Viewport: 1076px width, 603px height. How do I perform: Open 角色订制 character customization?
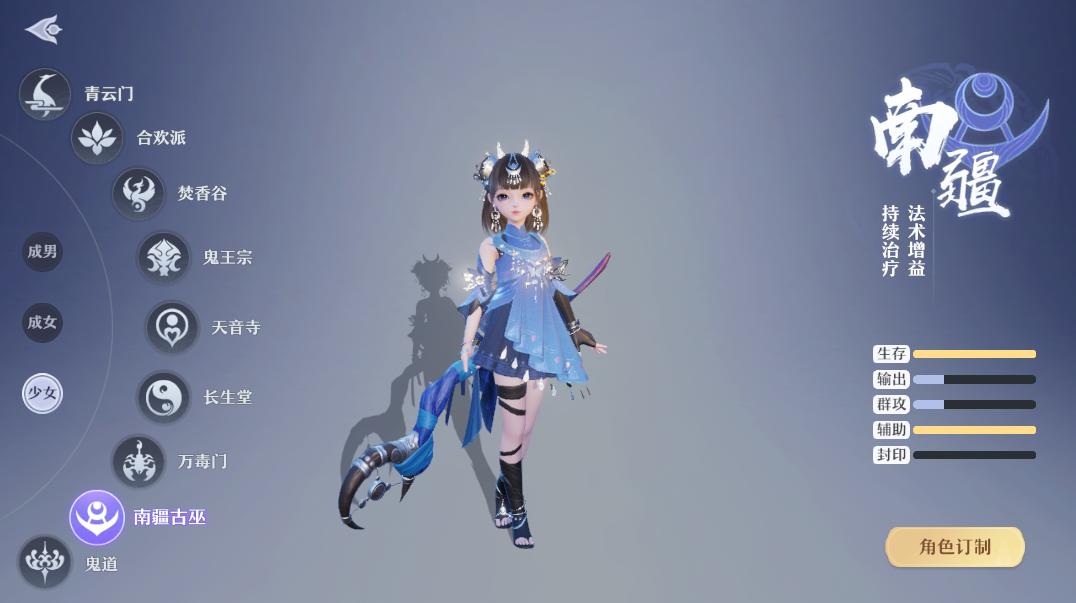(955, 547)
